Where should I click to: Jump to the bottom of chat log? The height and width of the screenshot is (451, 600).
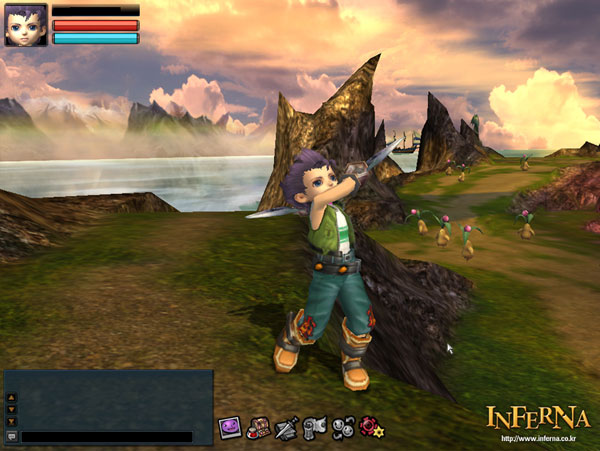[12, 421]
